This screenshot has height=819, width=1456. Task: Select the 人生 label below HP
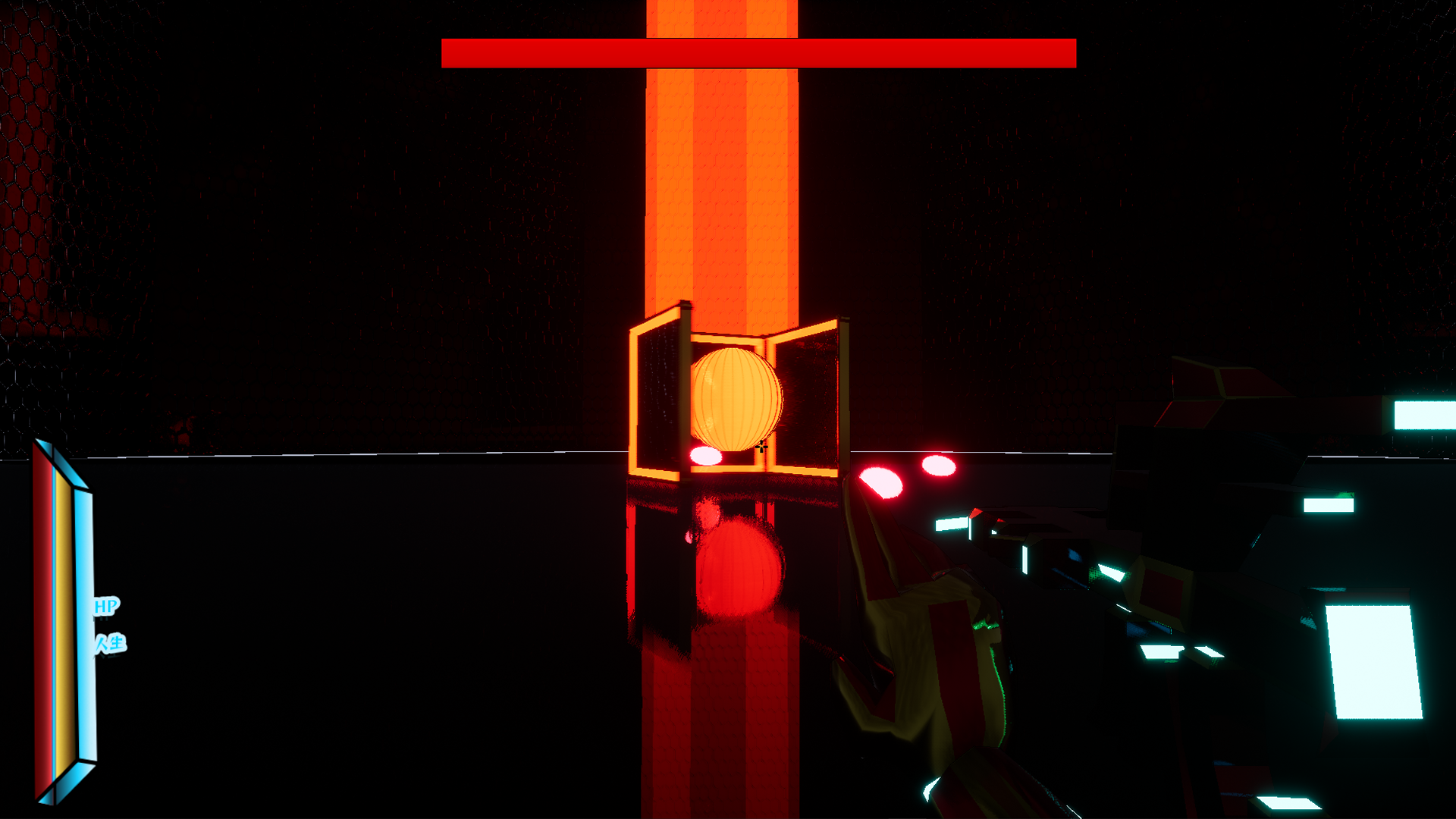(112, 643)
